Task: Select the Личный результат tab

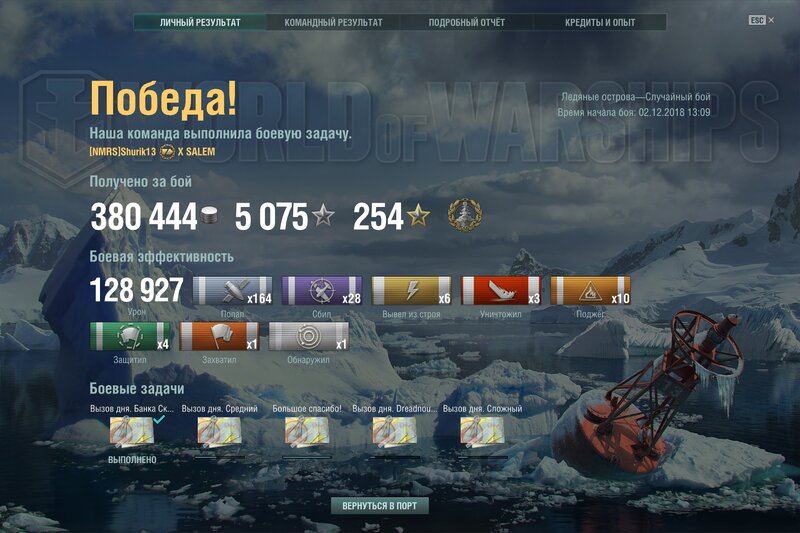Action: [200, 22]
